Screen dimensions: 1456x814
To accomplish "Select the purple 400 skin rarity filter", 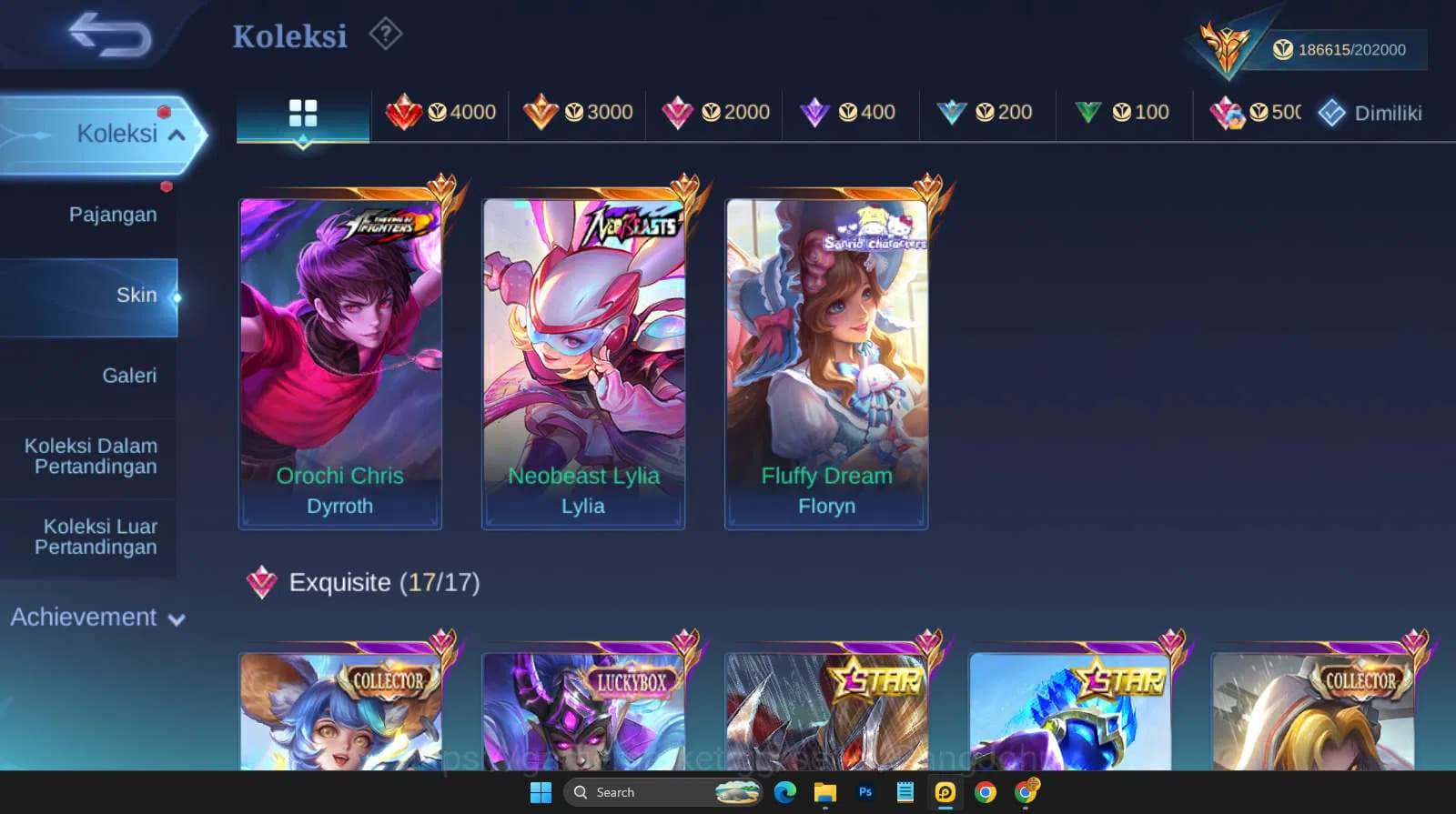I will coord(849,113).
